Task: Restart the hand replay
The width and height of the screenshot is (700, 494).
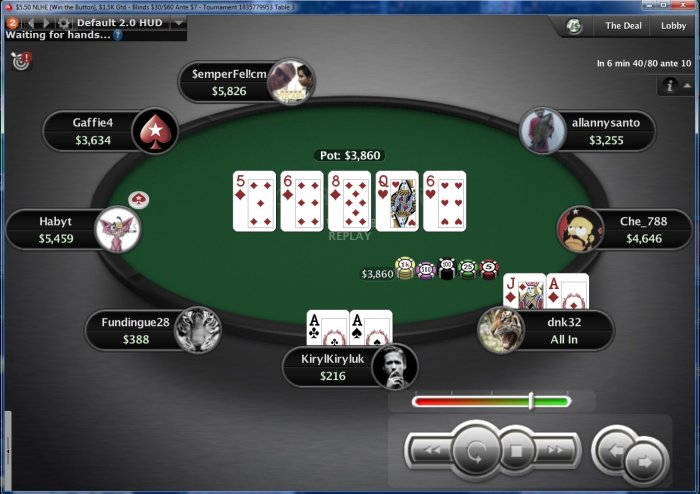Action: pos(476,452)
